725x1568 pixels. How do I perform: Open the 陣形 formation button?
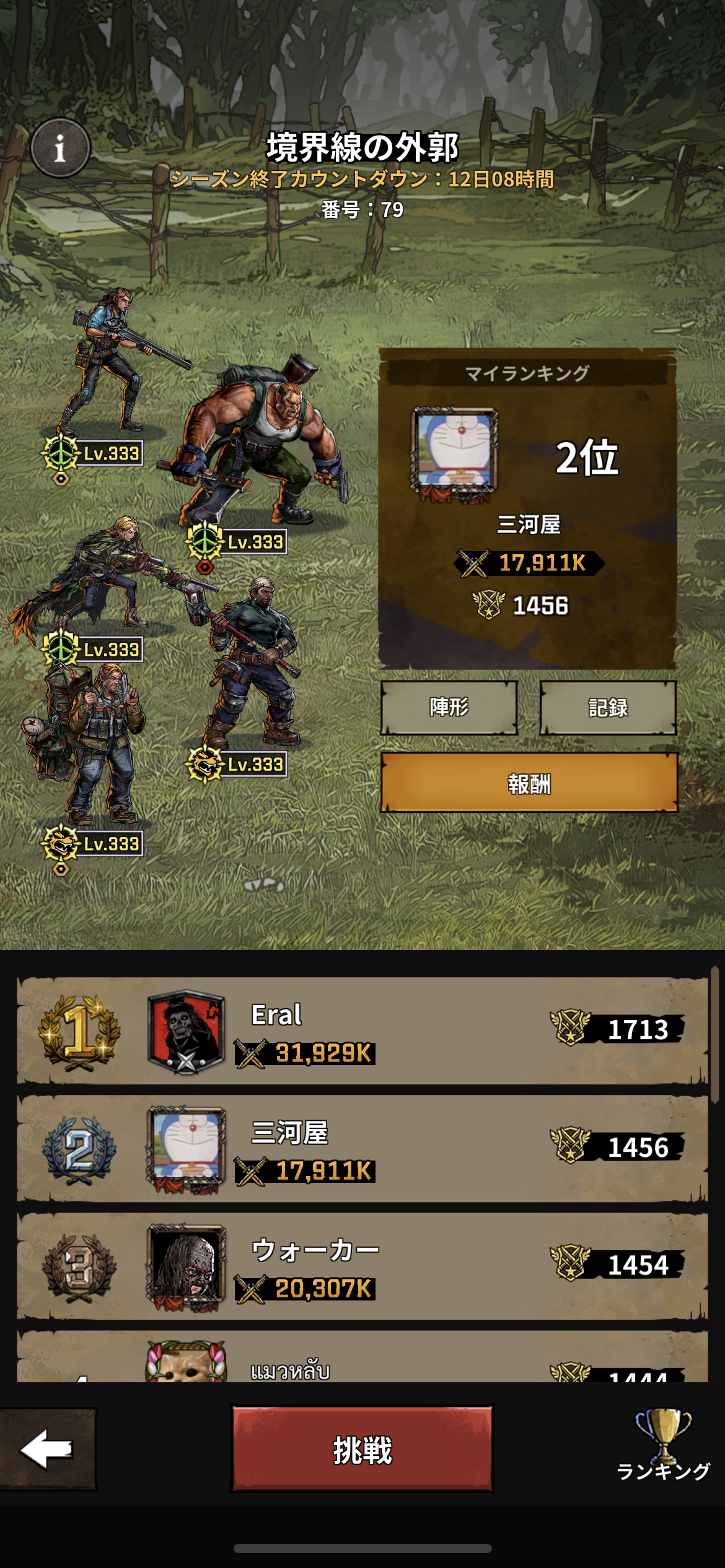click(x=449, y=707)
